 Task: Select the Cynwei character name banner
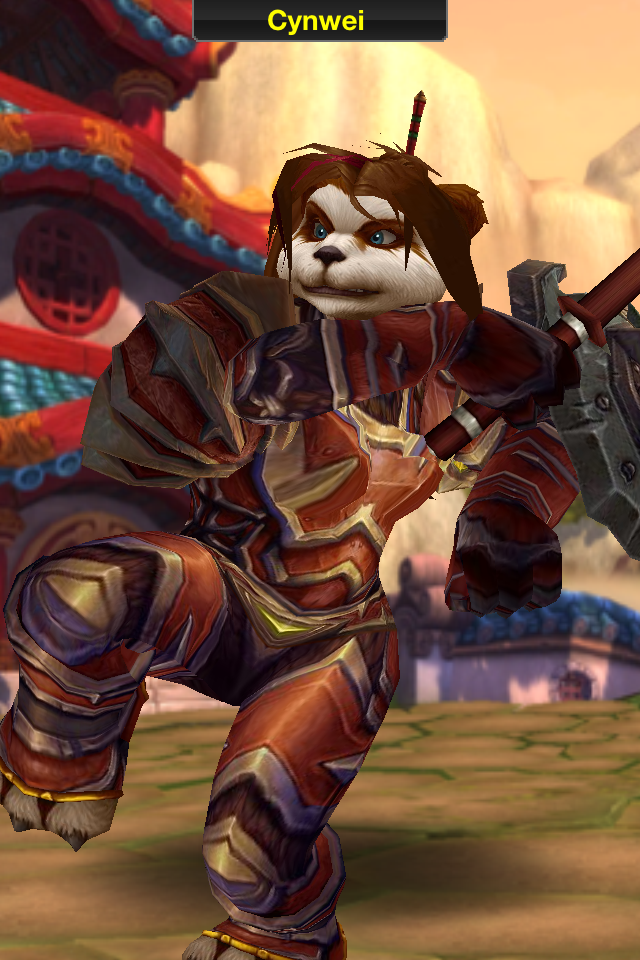click(x=320, y=19)
